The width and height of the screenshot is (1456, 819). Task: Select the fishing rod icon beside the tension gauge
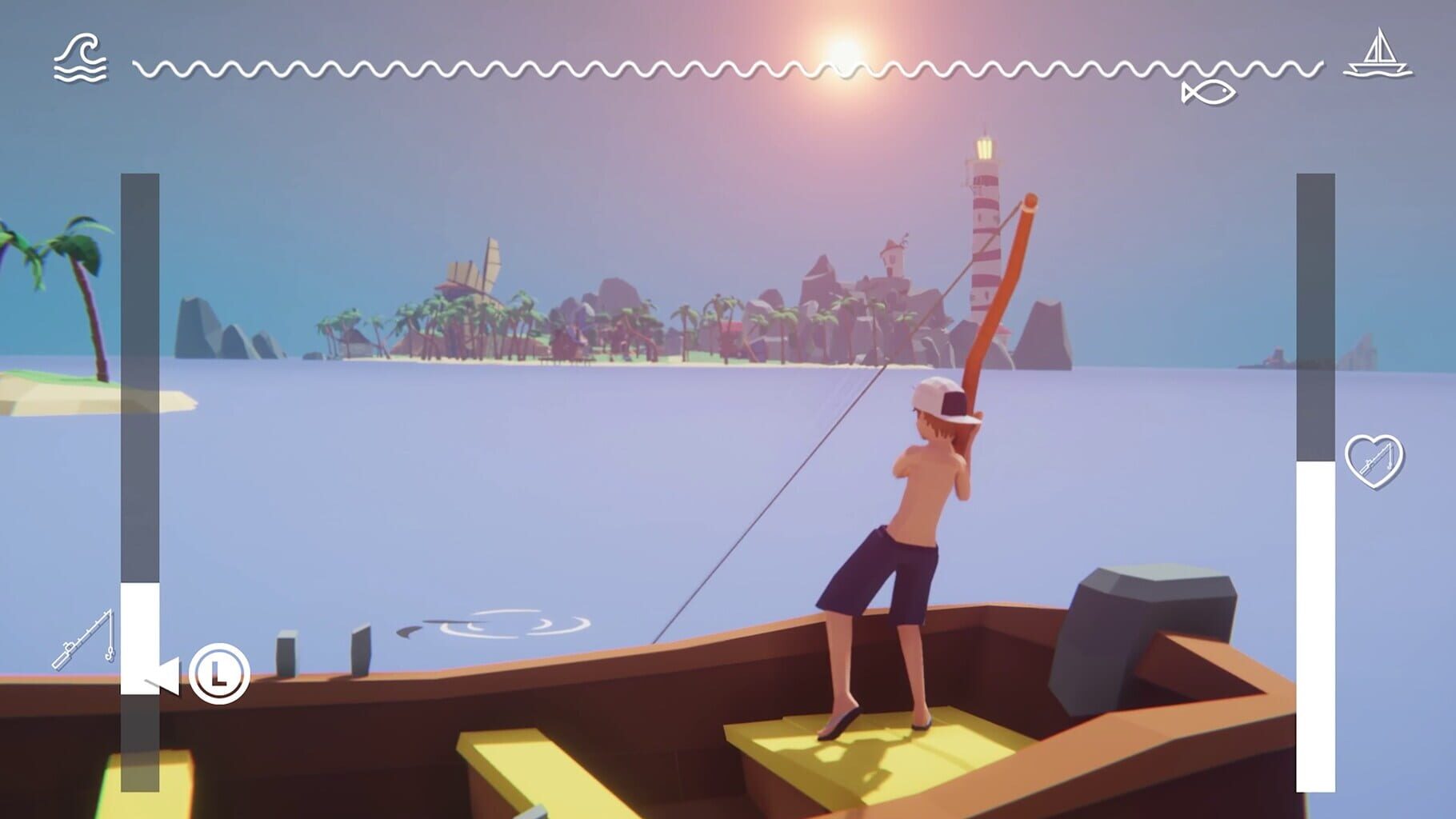click(x=84, y=639)
